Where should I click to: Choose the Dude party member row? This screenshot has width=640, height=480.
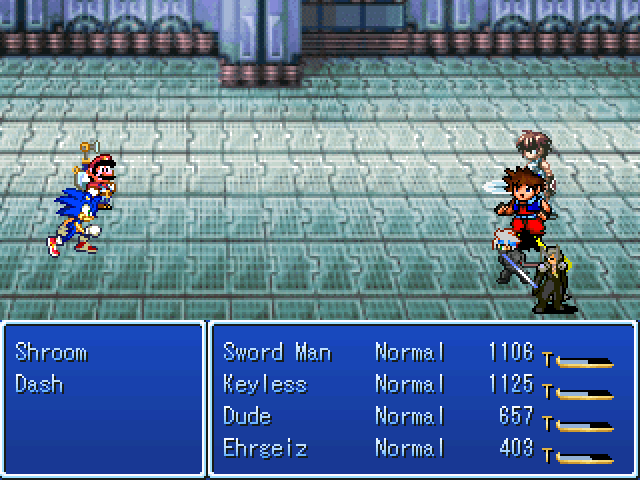click(247, 416)
